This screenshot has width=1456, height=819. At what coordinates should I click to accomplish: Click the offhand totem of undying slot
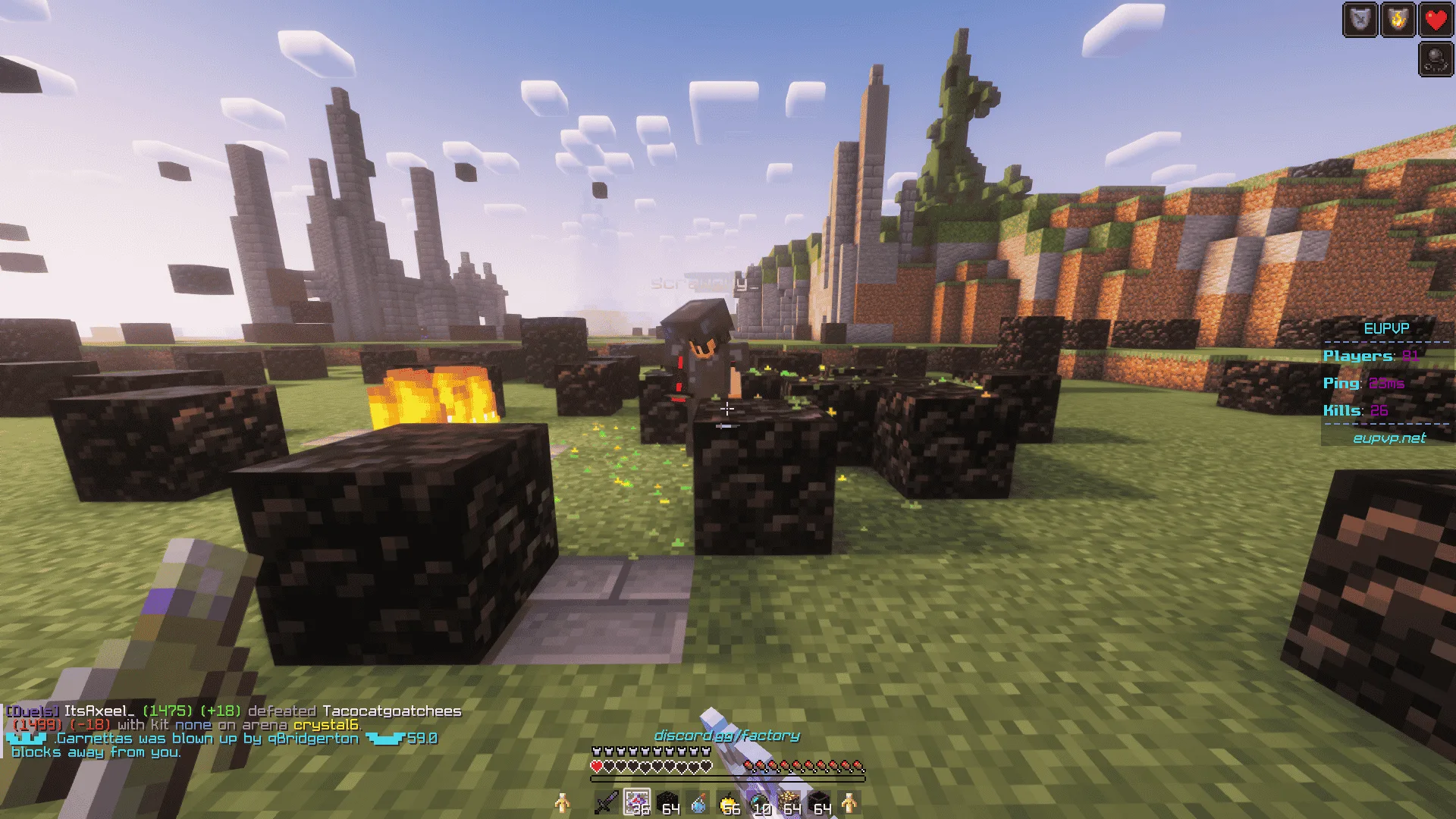(562, 802)
